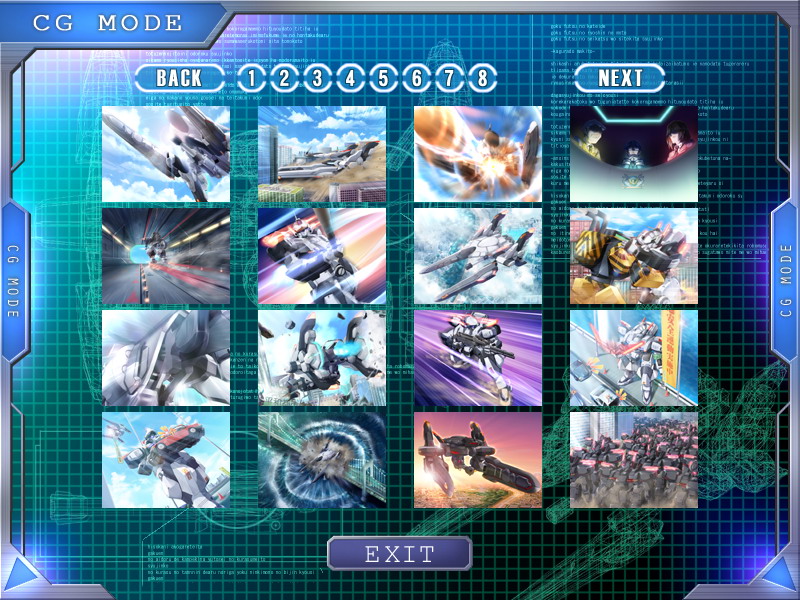Screen dimensions: 800x600
Task: Open the army of dark mechs thumbnail
Action: (634, 460)
